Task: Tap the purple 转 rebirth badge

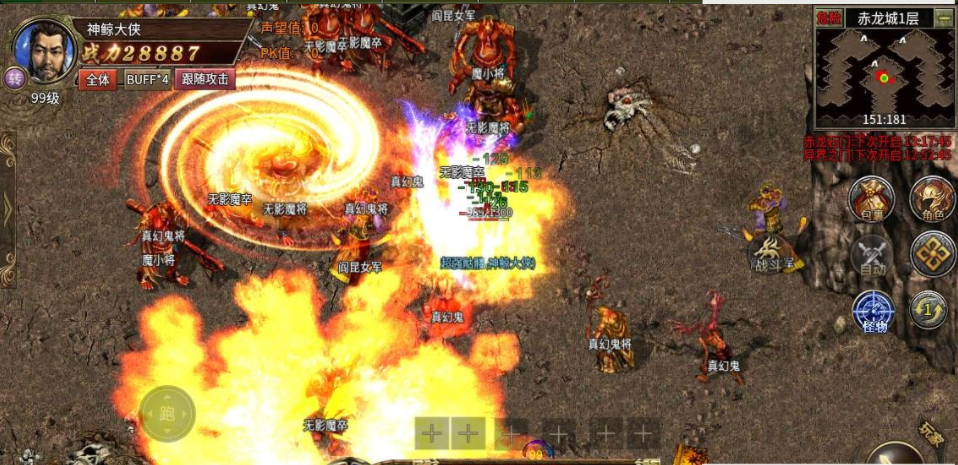Action: [15, 78]
